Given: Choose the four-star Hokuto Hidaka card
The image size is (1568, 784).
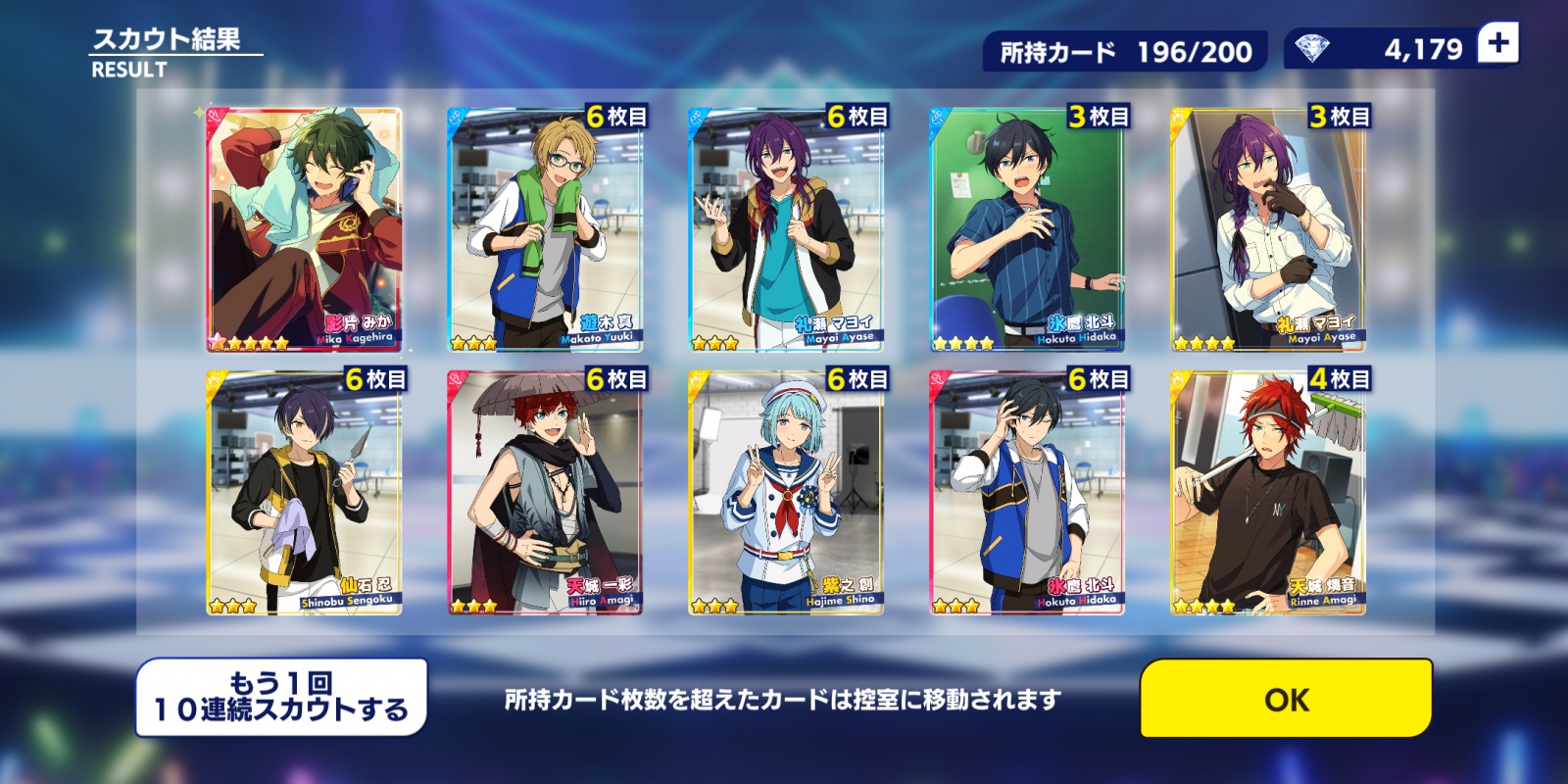Looking at the screenshot, I should point(1027,229).
